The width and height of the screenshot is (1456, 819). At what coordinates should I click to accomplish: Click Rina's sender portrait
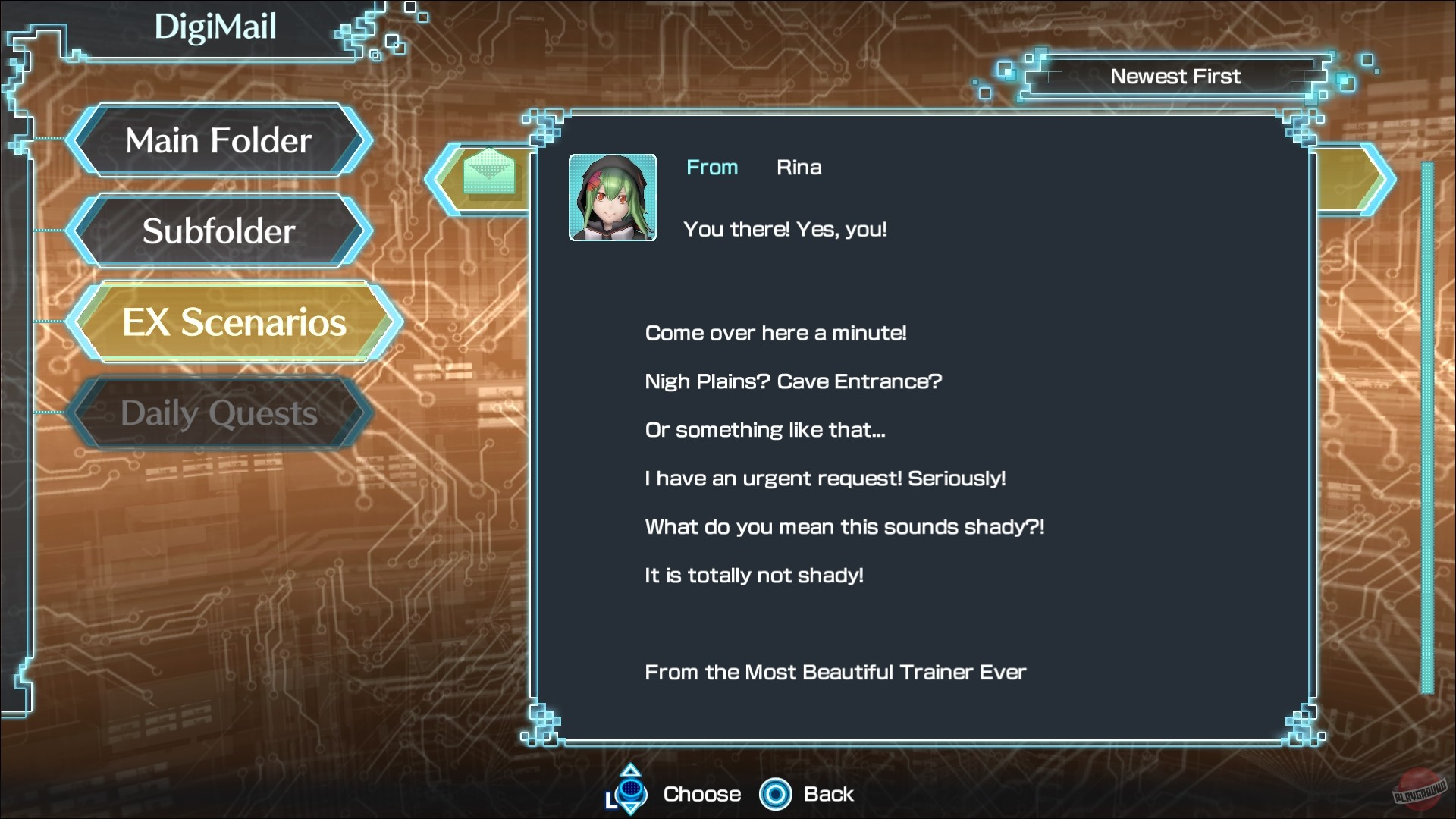click(x=613, y=198)
